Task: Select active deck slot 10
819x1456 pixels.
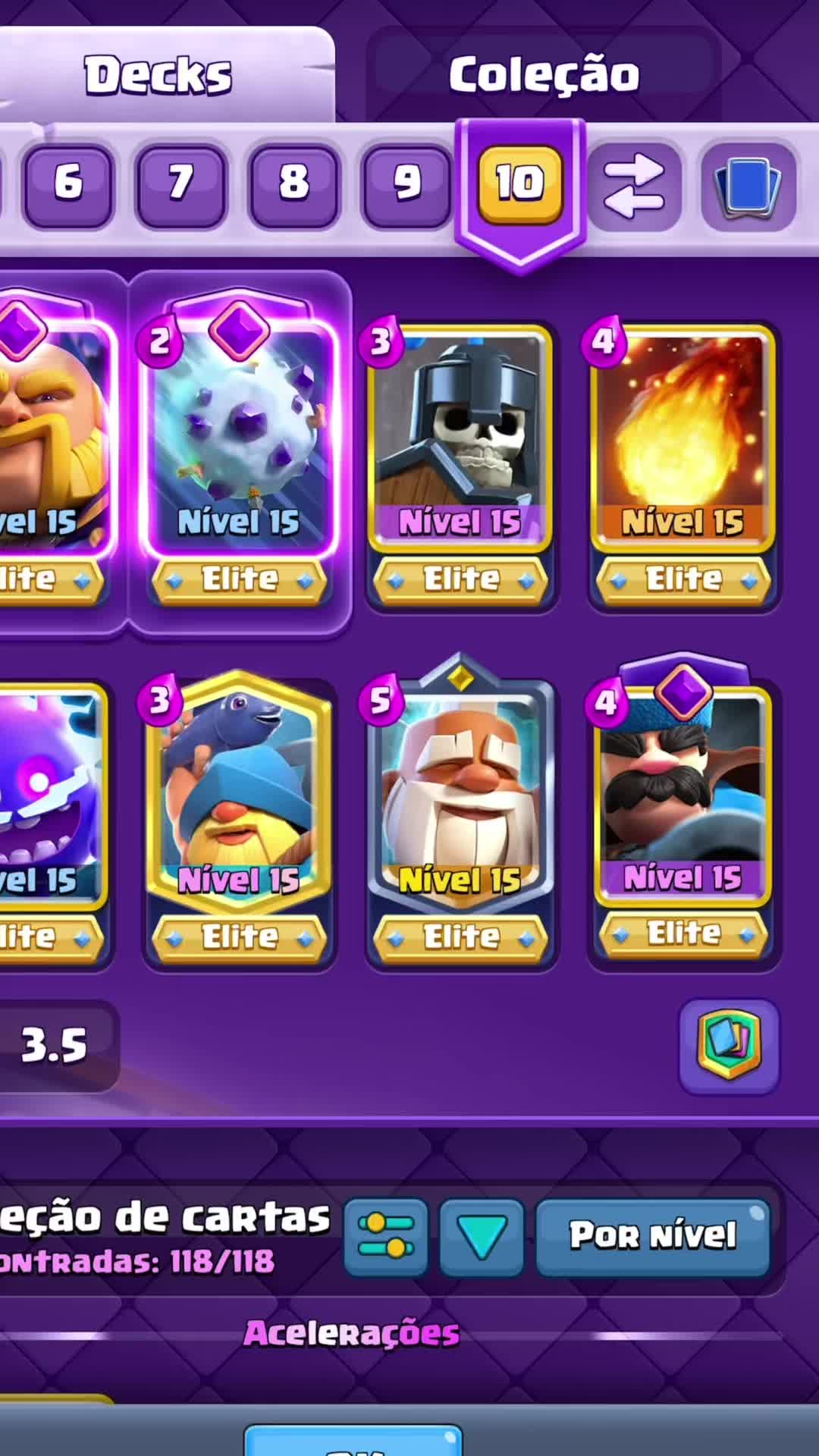Action: [x=520, y=184]
